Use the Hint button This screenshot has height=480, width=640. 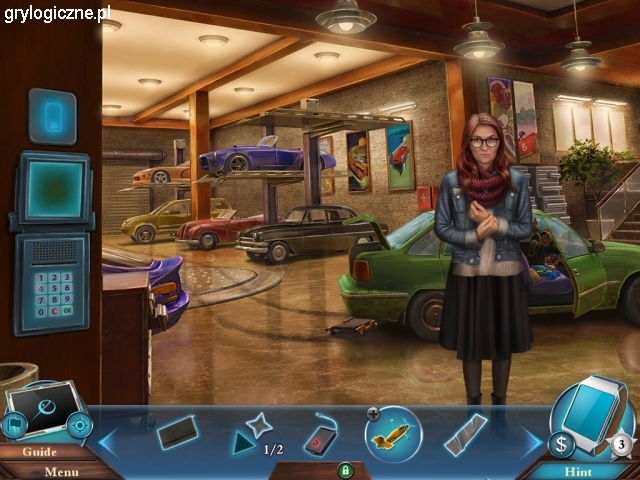pos(578,471)
